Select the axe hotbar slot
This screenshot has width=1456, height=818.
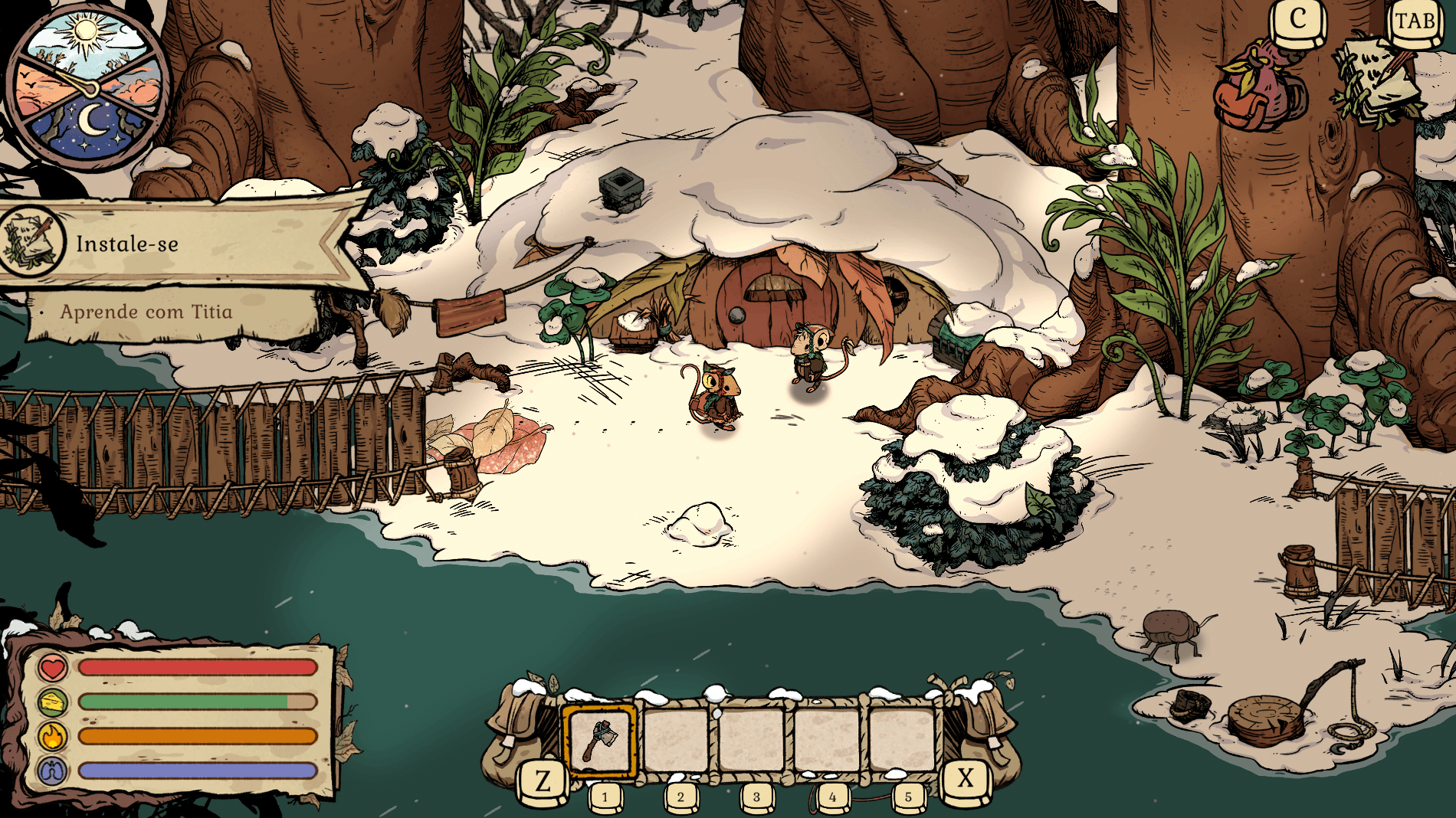point(600,740)
